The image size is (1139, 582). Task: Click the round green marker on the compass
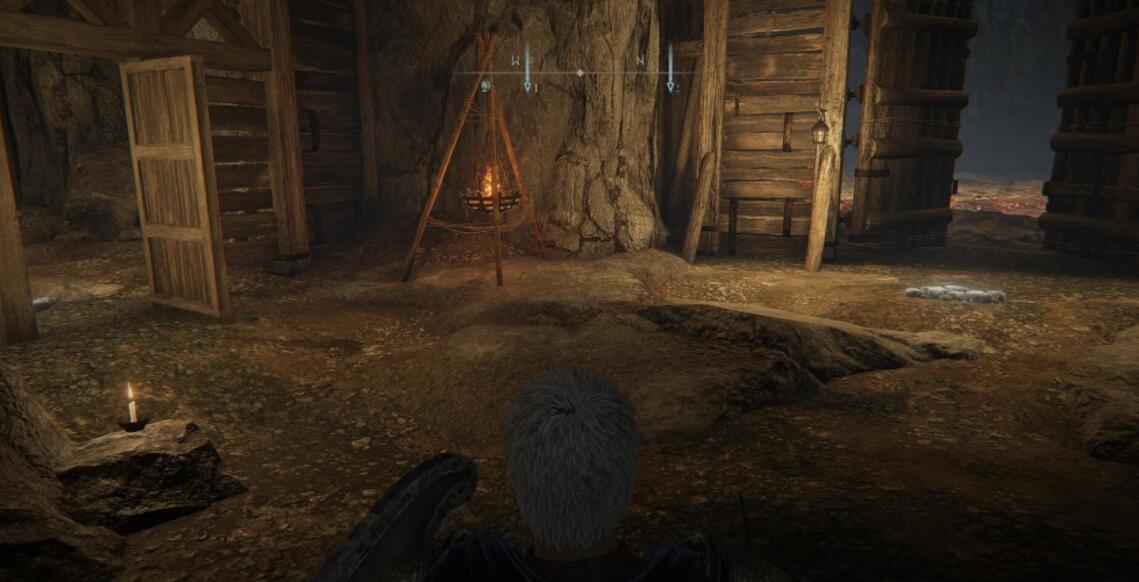point(486,86)
